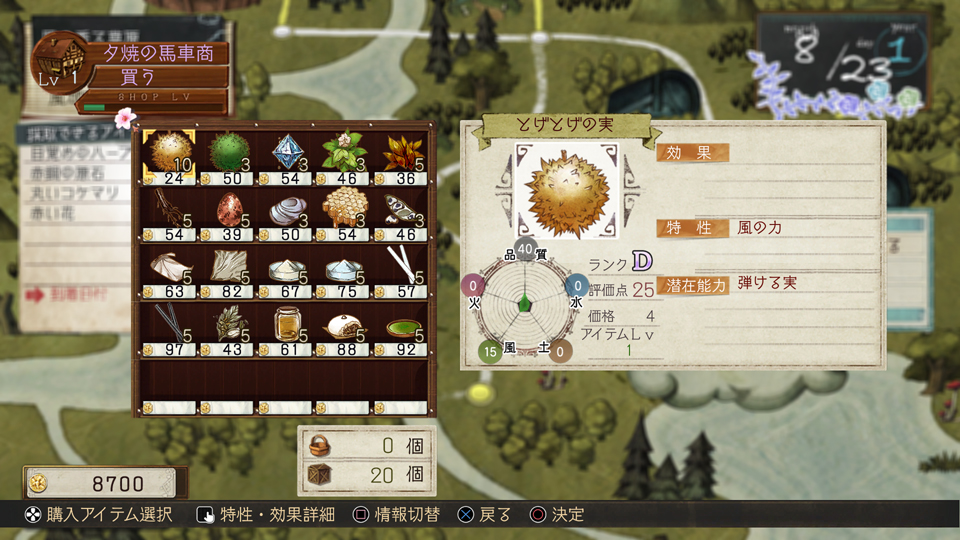Select the stuffed bun priced 88

pos(342,325)
